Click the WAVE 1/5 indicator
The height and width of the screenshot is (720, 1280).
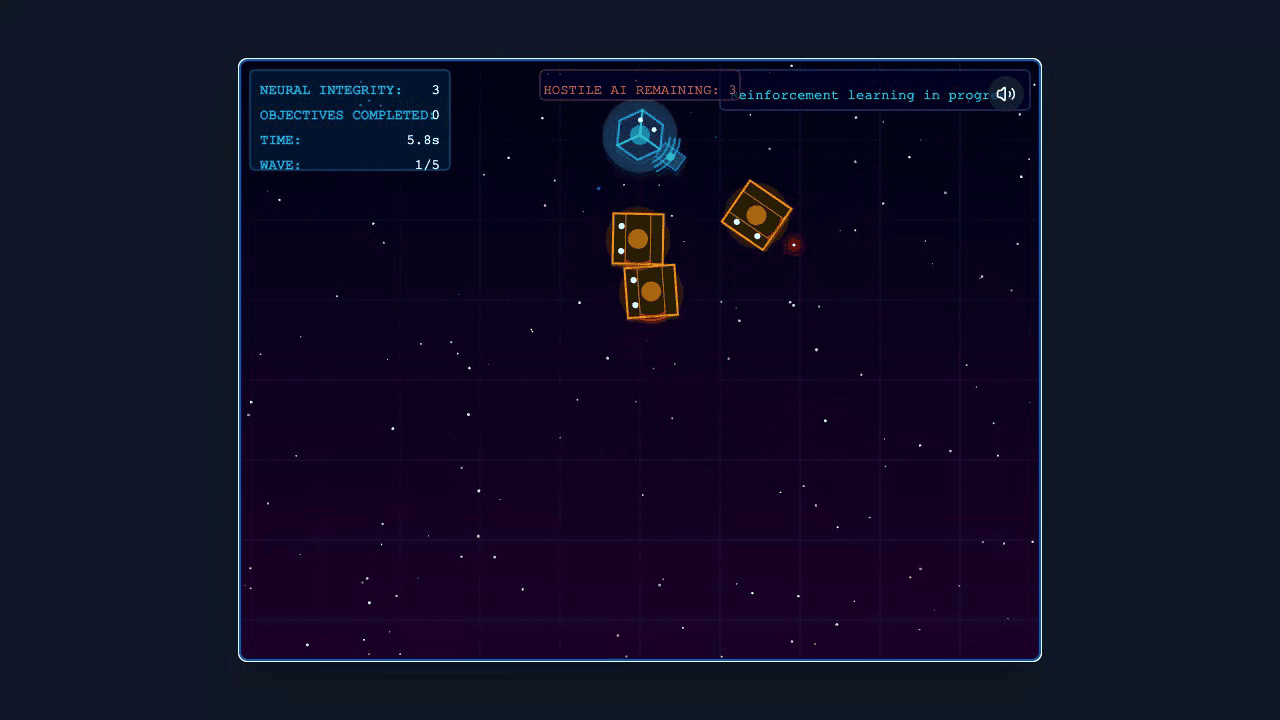coord(349,164)
